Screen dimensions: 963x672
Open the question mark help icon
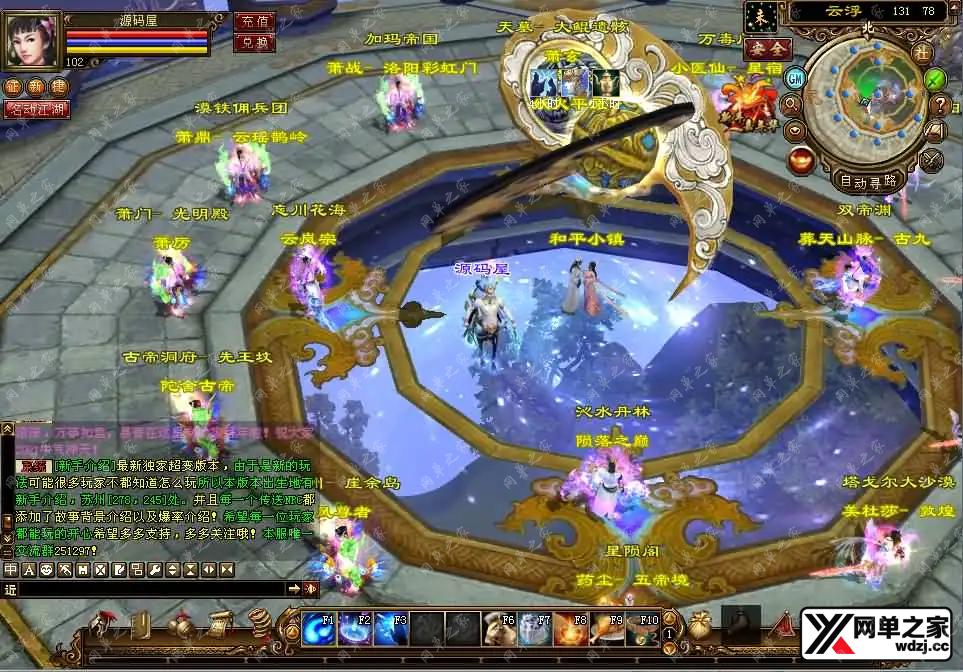coord(939,103)
